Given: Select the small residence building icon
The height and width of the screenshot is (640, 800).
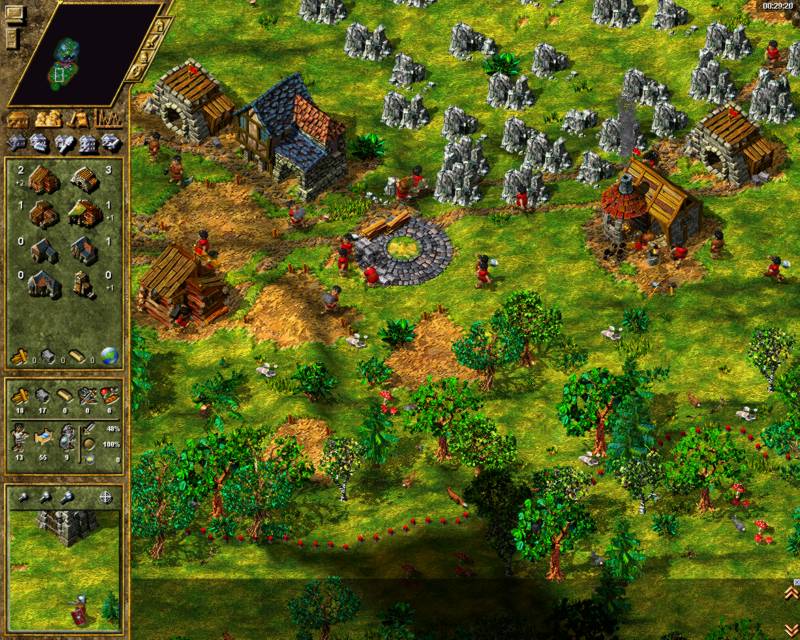Looking at the screenshot, I should (42, 249).
